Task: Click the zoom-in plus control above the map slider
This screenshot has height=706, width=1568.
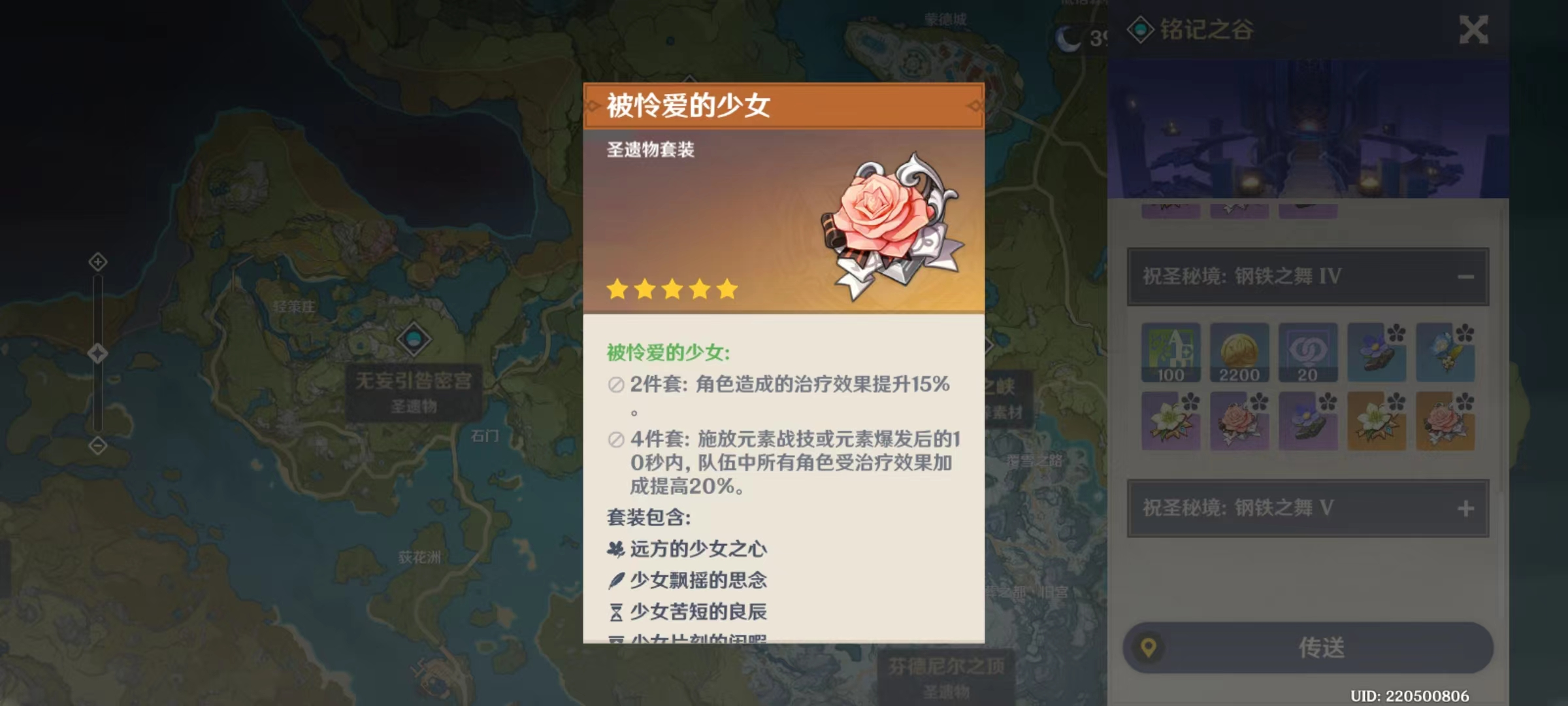Action: point(98,261)
